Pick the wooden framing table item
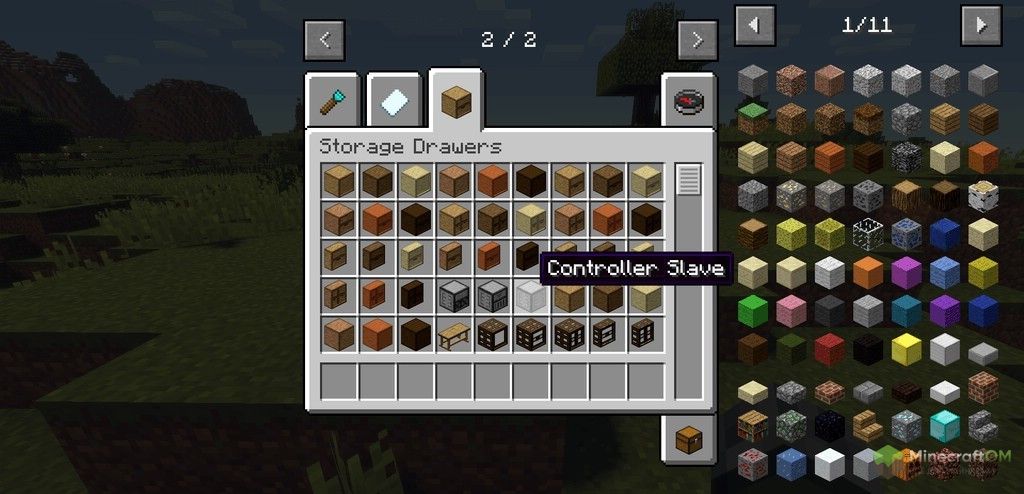Viewport: 1024px width, 494px height. pyautogui.click(x=453, y=334)
